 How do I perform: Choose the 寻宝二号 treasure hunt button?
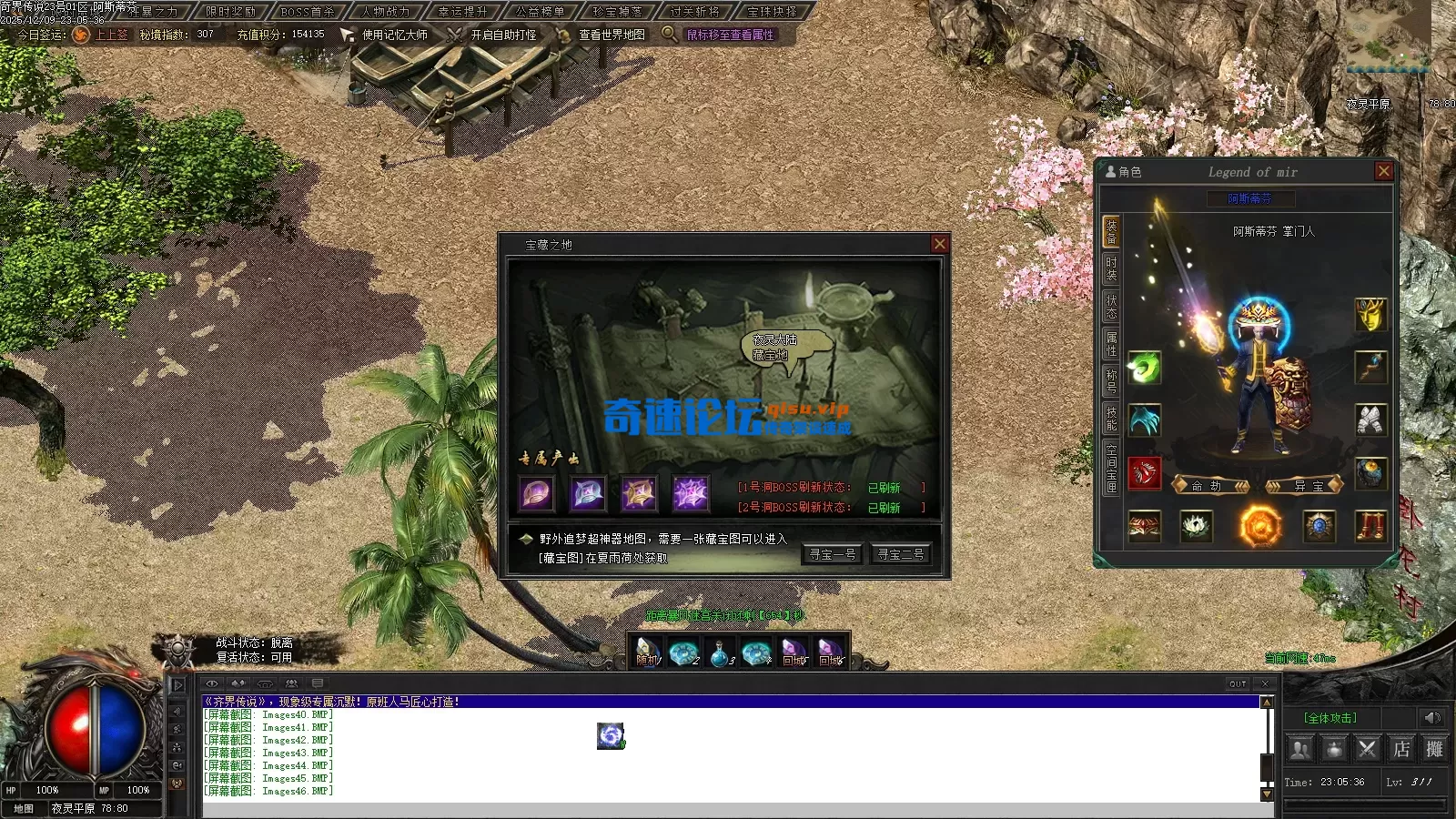click(900, 554)
